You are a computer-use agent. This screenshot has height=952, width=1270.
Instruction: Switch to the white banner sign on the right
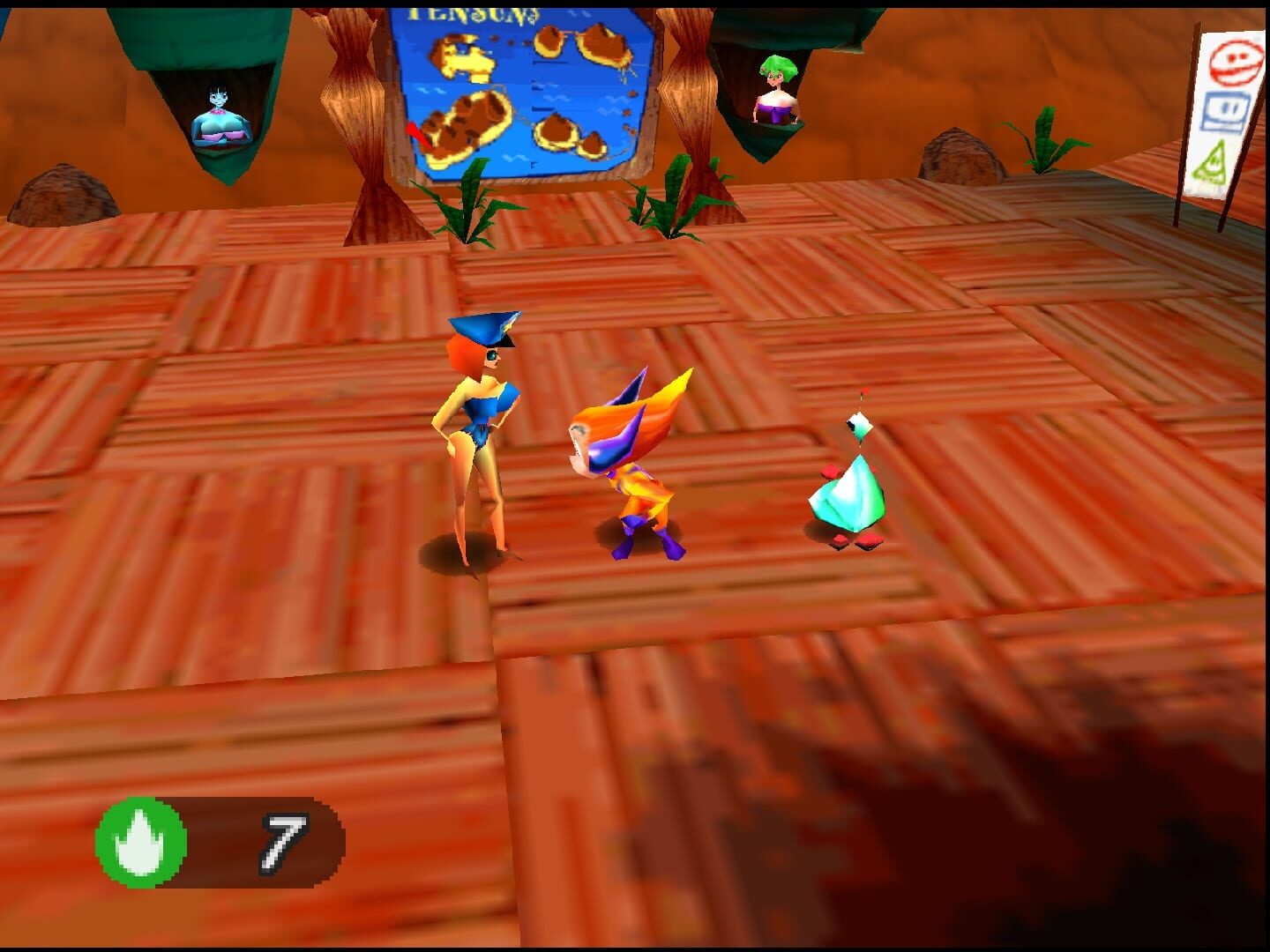(x=1228, y=106)
